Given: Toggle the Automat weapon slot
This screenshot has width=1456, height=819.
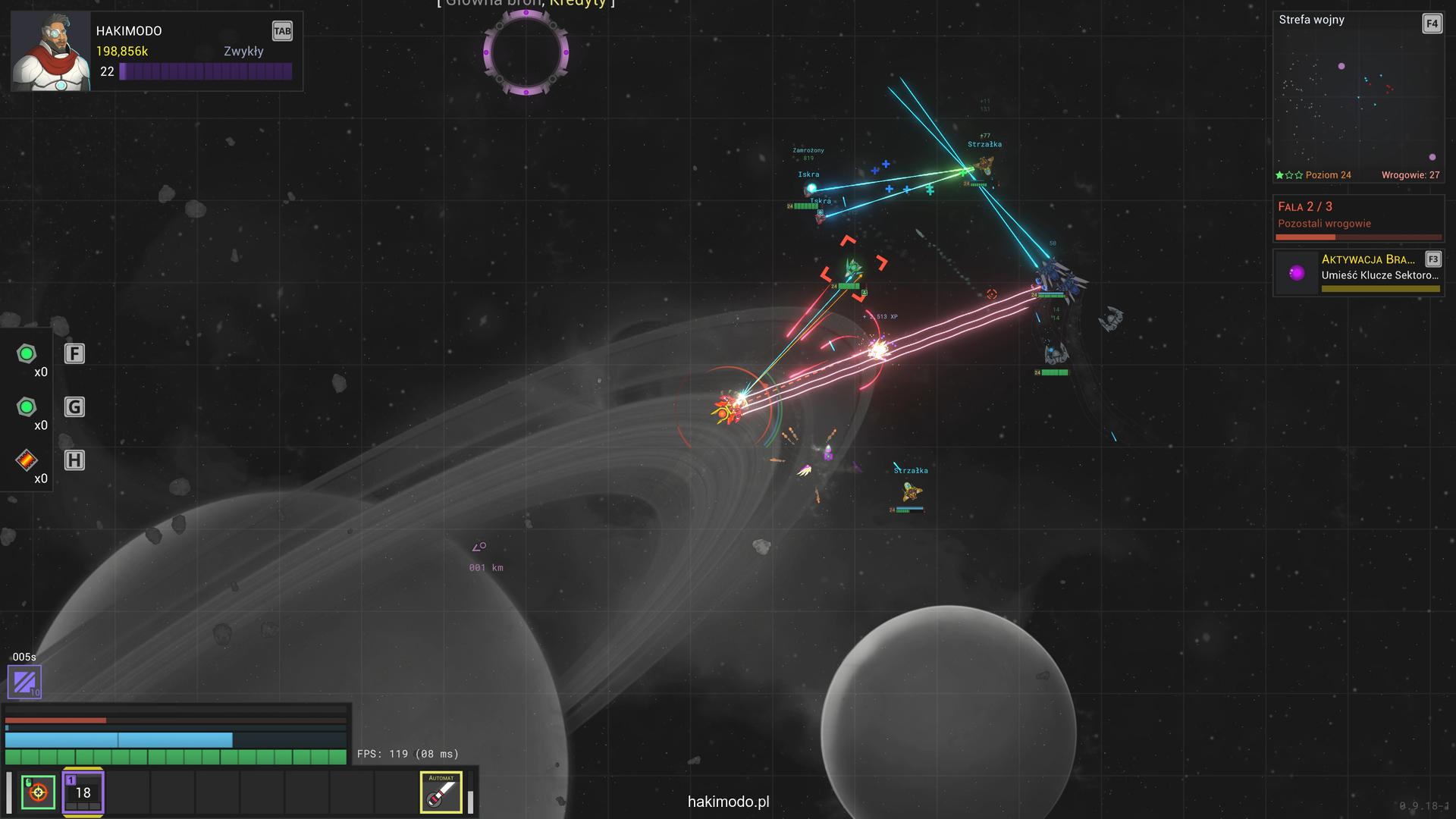Looking at the screenshot, I should [x=441, y=792].
